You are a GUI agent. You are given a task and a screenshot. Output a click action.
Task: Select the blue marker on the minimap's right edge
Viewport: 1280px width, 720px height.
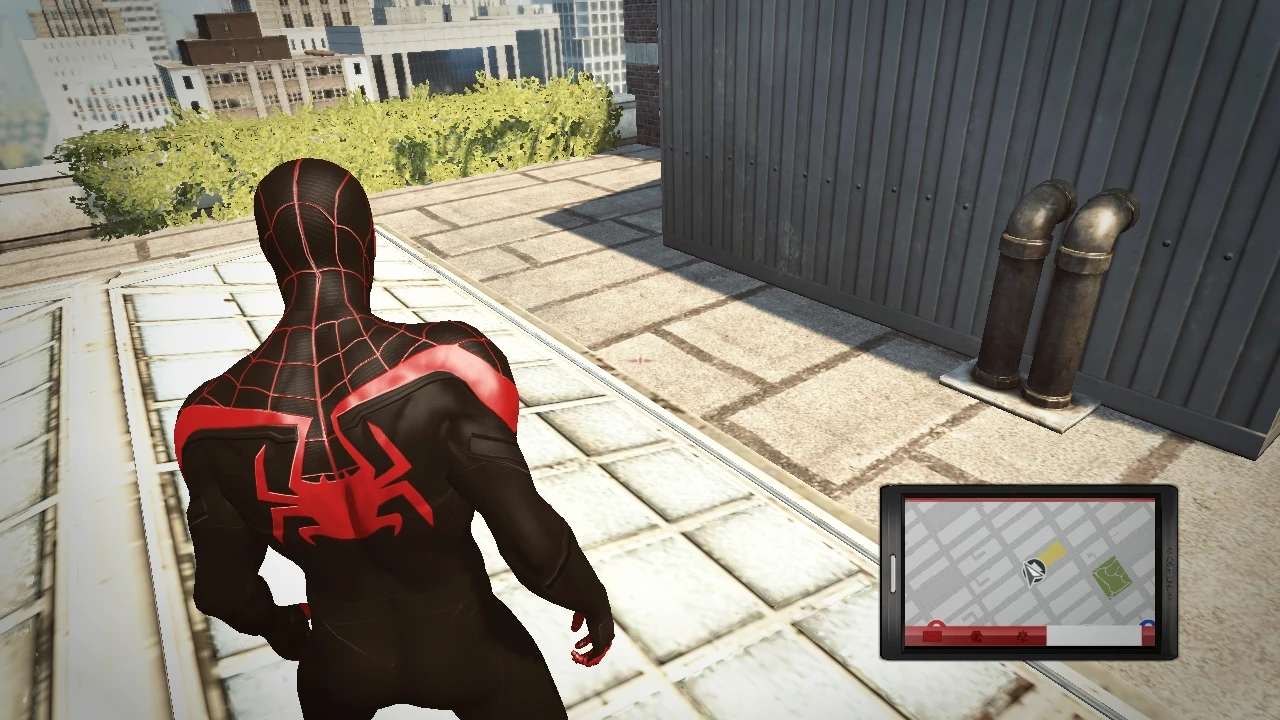[1146, 624]
